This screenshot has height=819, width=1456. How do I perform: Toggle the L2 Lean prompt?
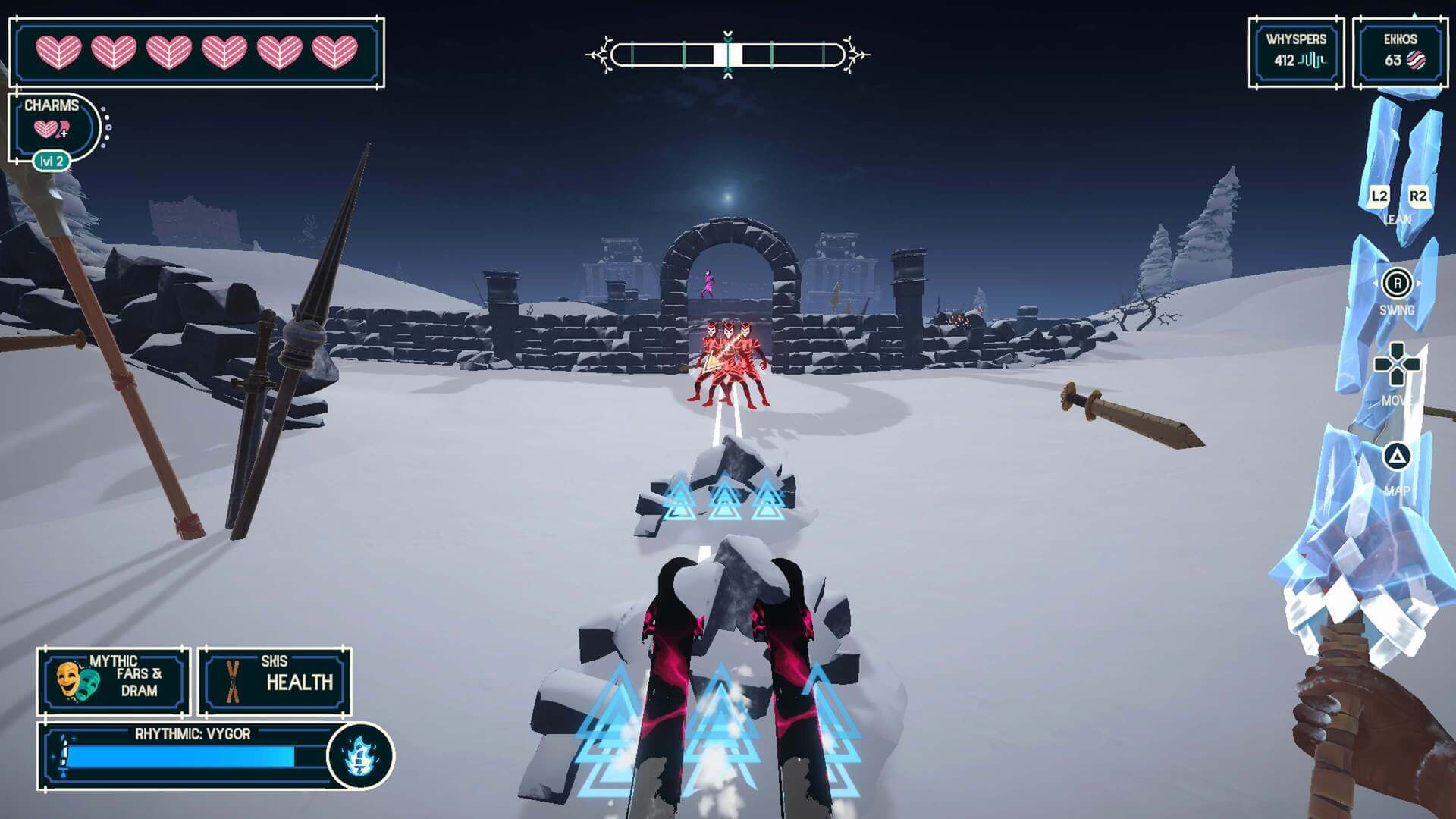click(1379, 197)
